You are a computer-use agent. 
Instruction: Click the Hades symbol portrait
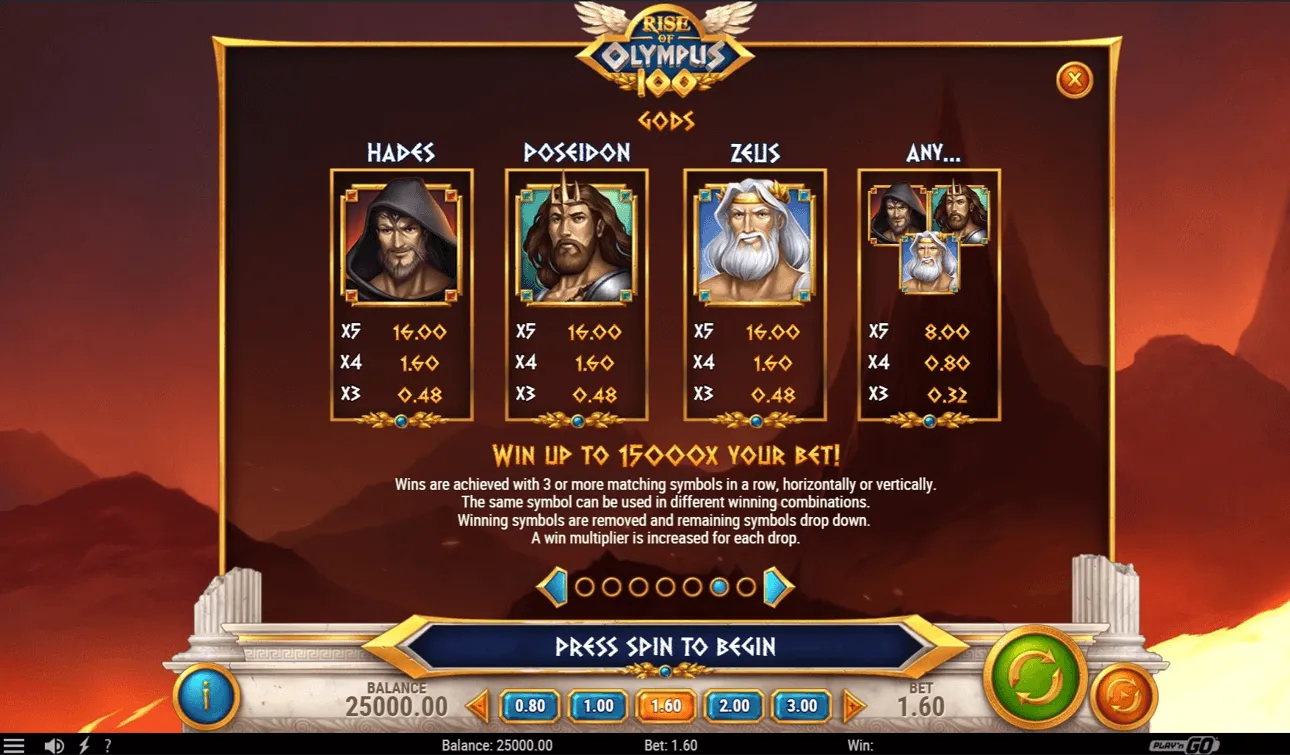point(401,240)
